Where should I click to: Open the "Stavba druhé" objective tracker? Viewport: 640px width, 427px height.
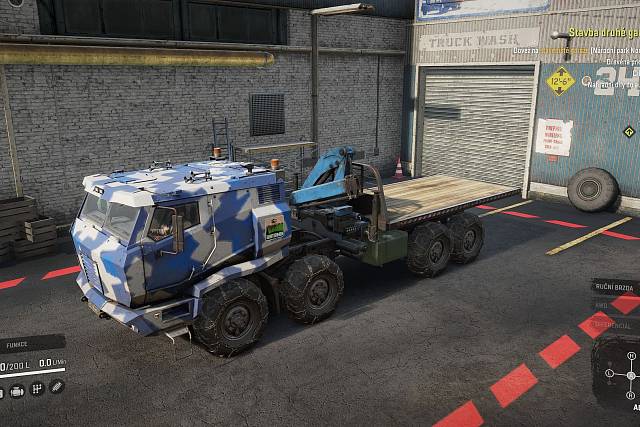tap(602, 32)
